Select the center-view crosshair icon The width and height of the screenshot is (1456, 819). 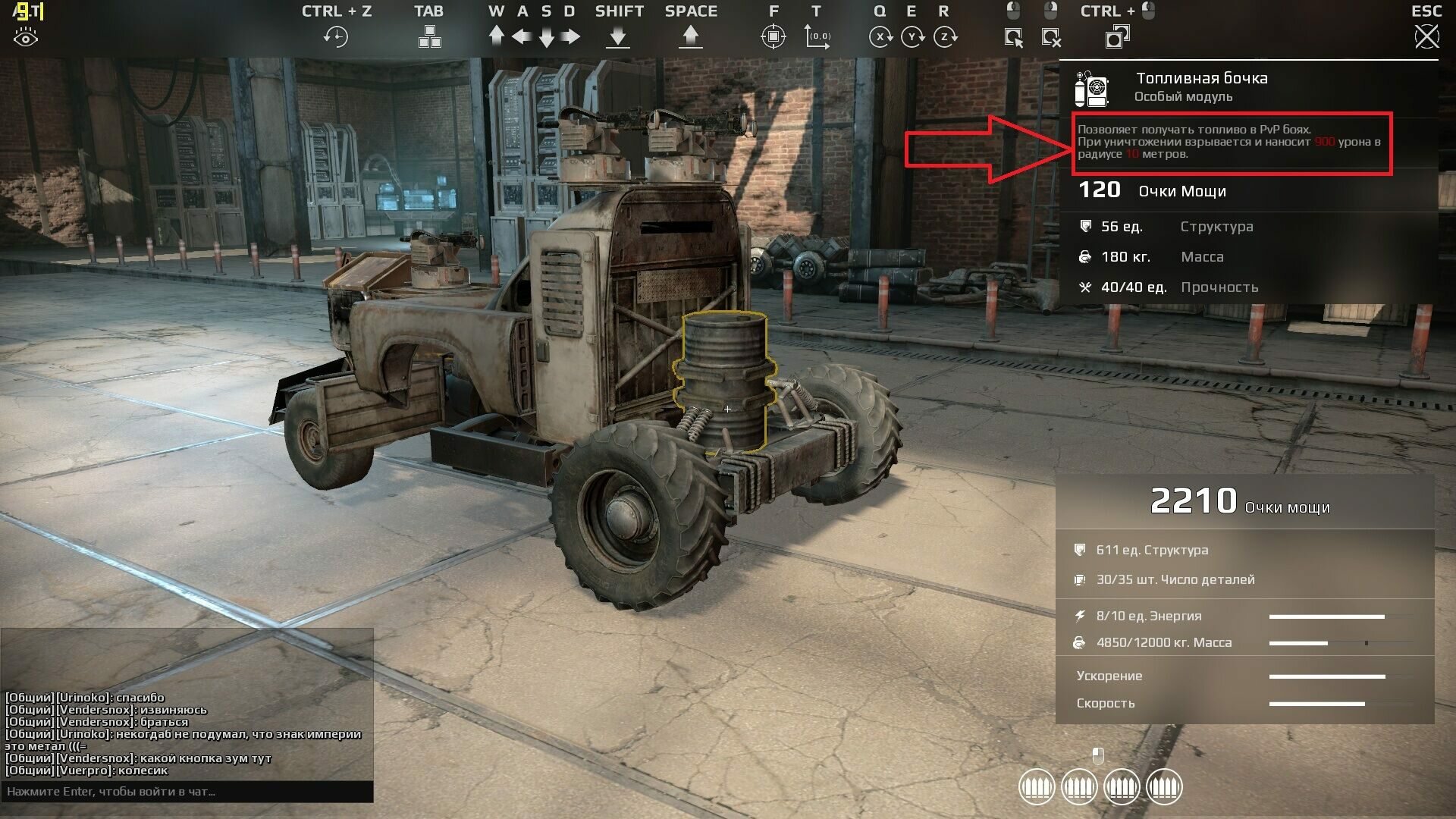point(773,36)
